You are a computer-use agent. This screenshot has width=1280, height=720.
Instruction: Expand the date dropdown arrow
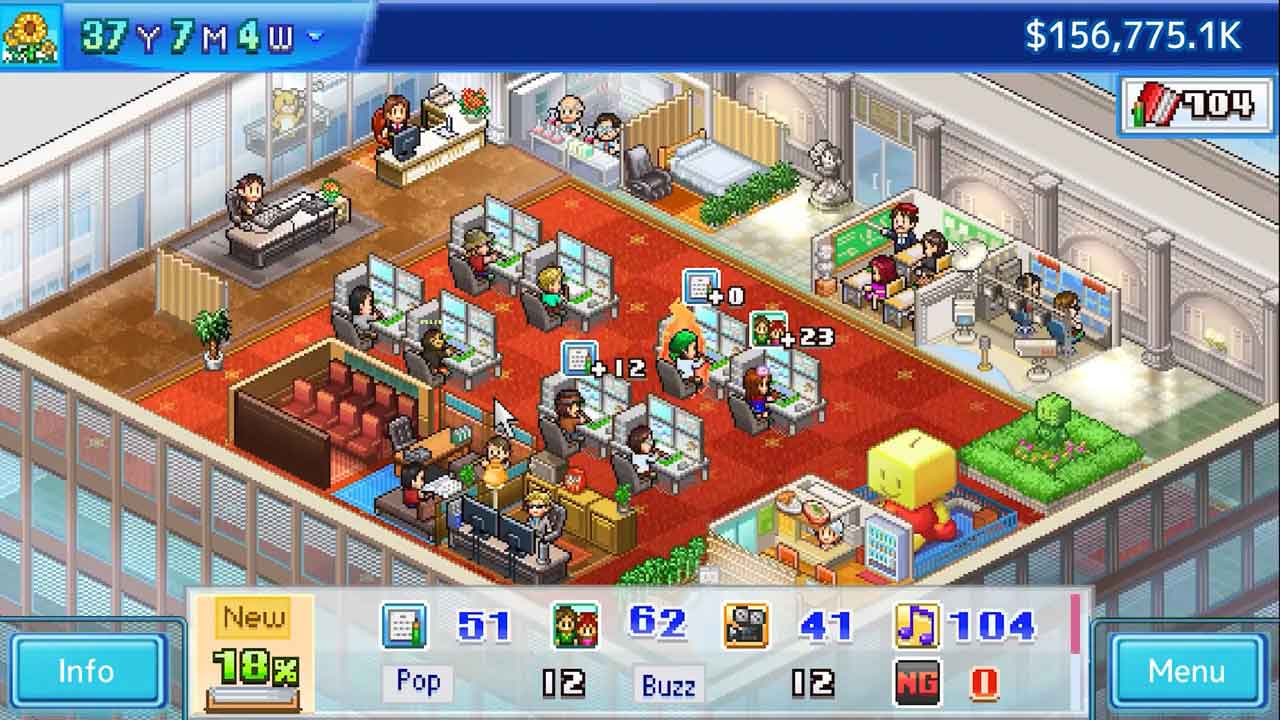coord(316,38)
